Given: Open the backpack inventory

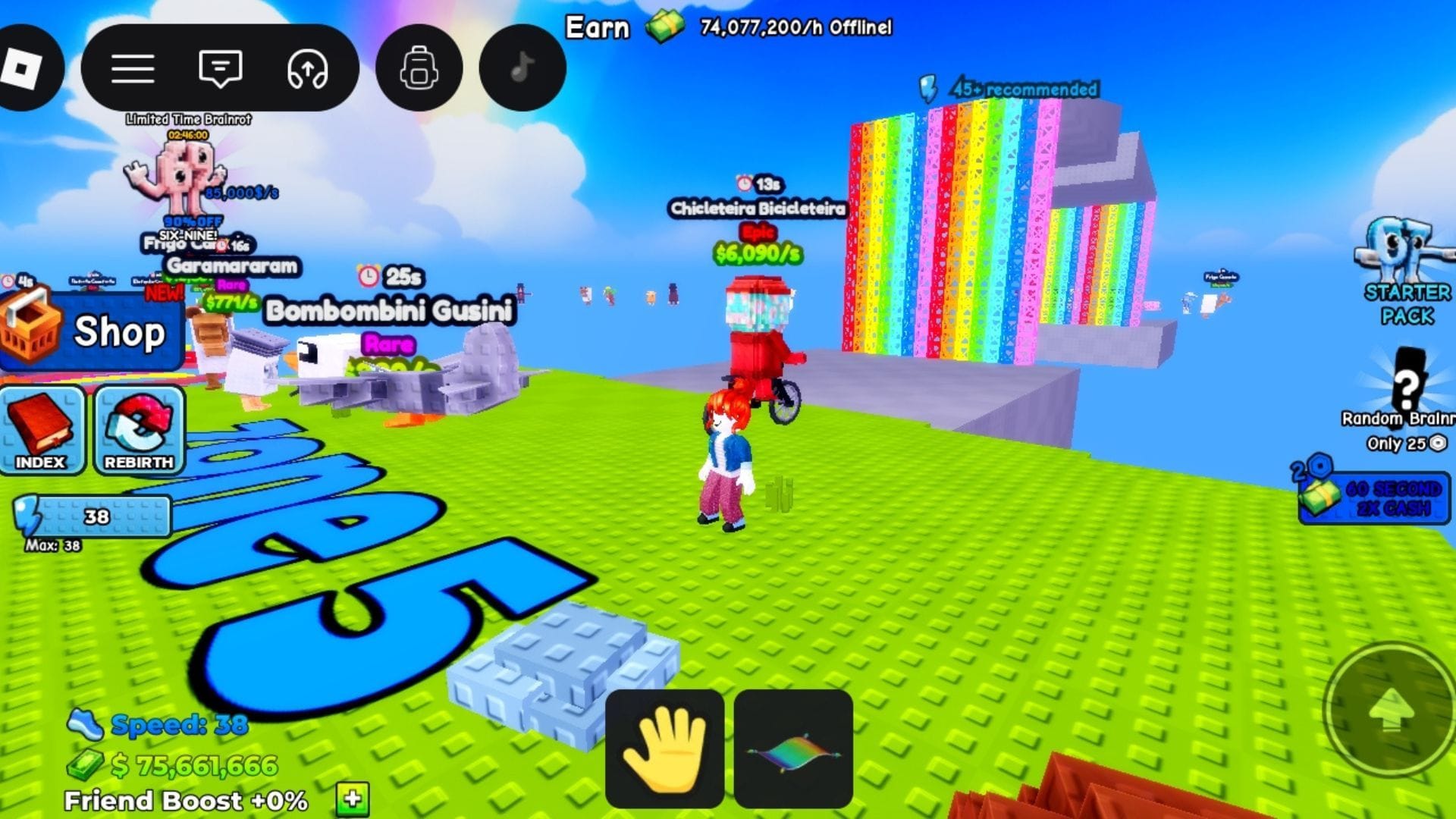Looking at the screenshot, I should click(419, 68).
